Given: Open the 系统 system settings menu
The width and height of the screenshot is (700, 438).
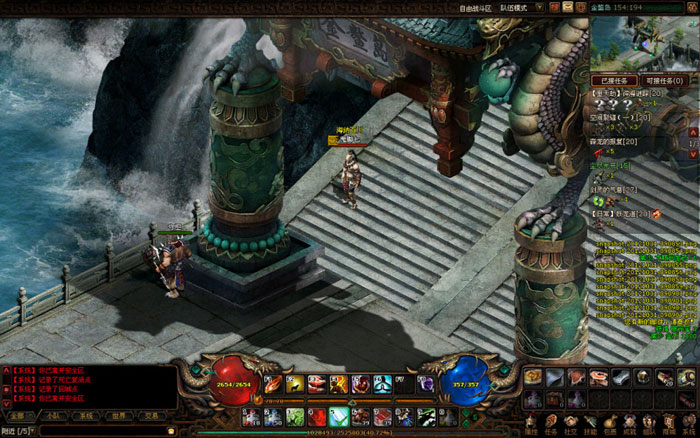Looking at the screenshot, I should point(690,426).
